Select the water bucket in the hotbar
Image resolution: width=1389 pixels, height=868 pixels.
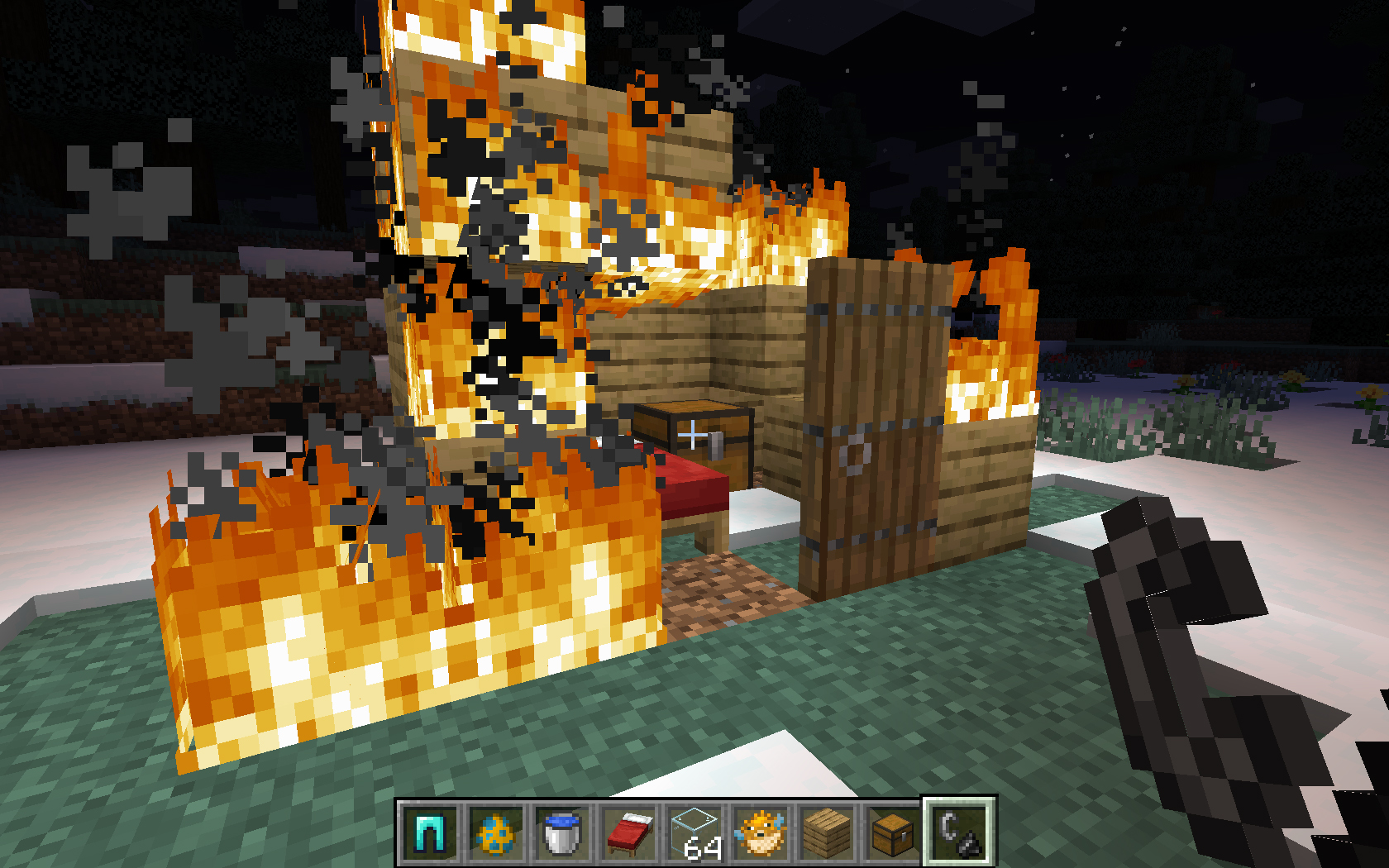coord(562,832)
